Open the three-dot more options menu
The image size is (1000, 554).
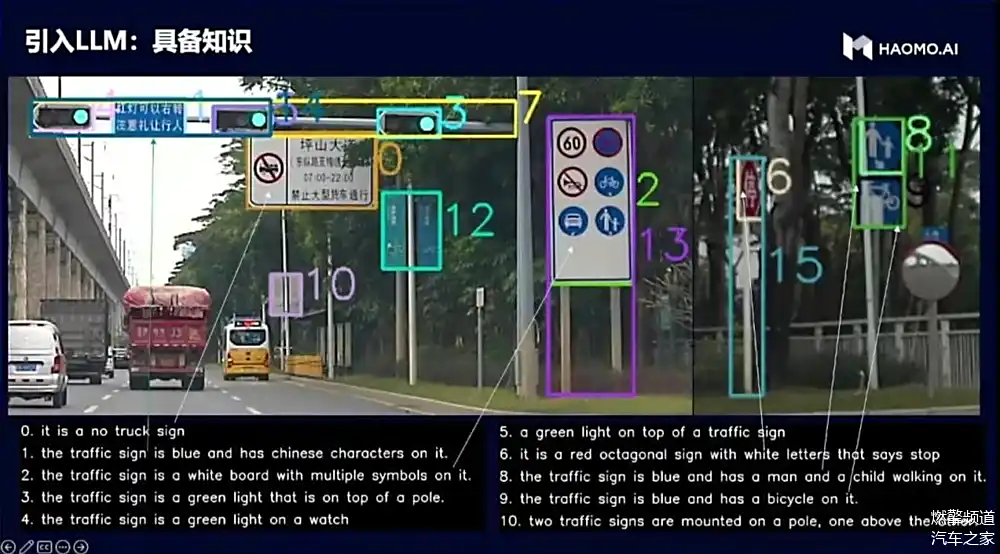[x=63, y=546]
